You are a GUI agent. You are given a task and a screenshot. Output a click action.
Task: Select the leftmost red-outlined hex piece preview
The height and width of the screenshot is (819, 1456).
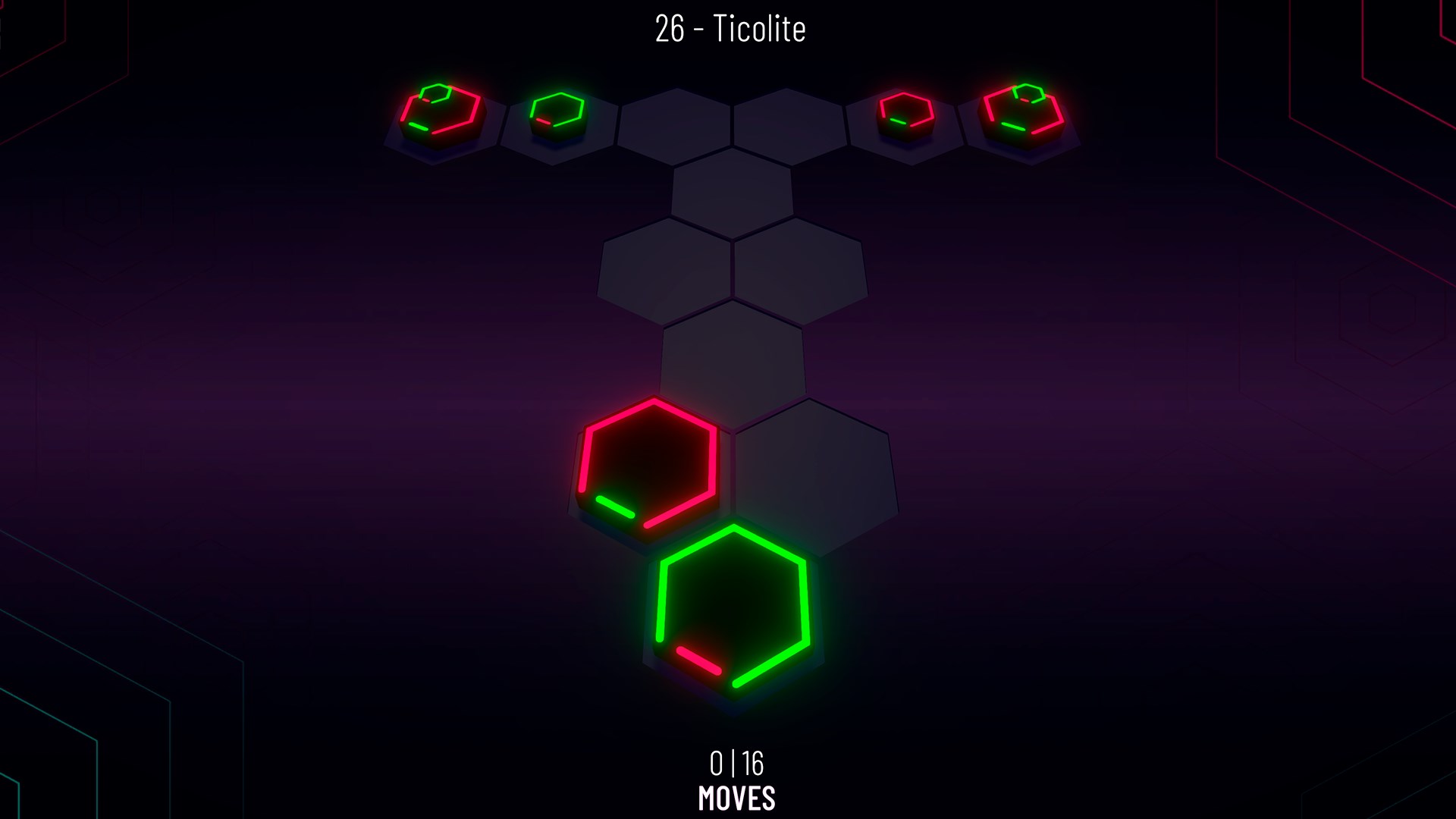[x=440, y=110]
